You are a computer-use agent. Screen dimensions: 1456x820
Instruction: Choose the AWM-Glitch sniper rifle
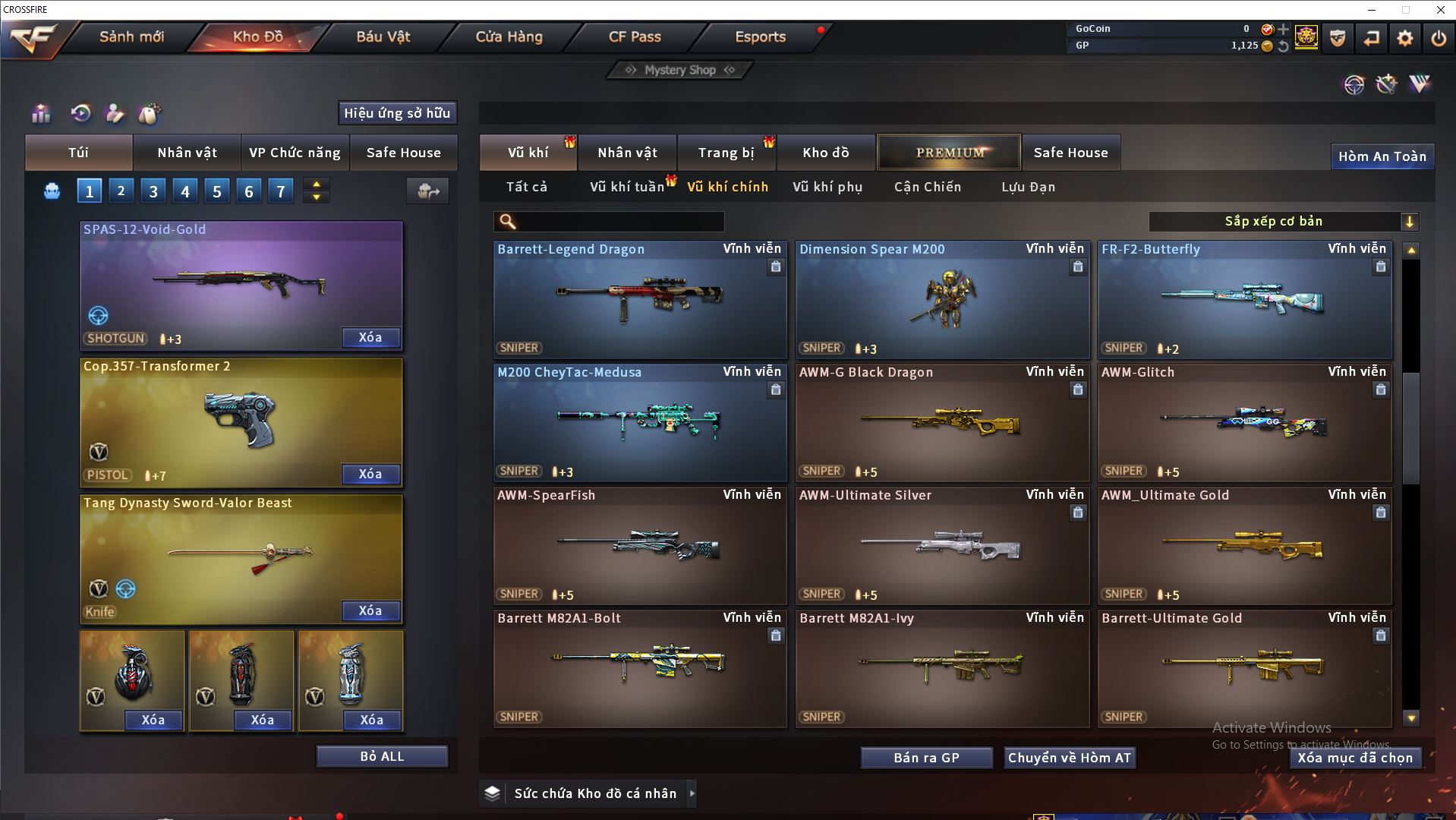pos(1243,423)
